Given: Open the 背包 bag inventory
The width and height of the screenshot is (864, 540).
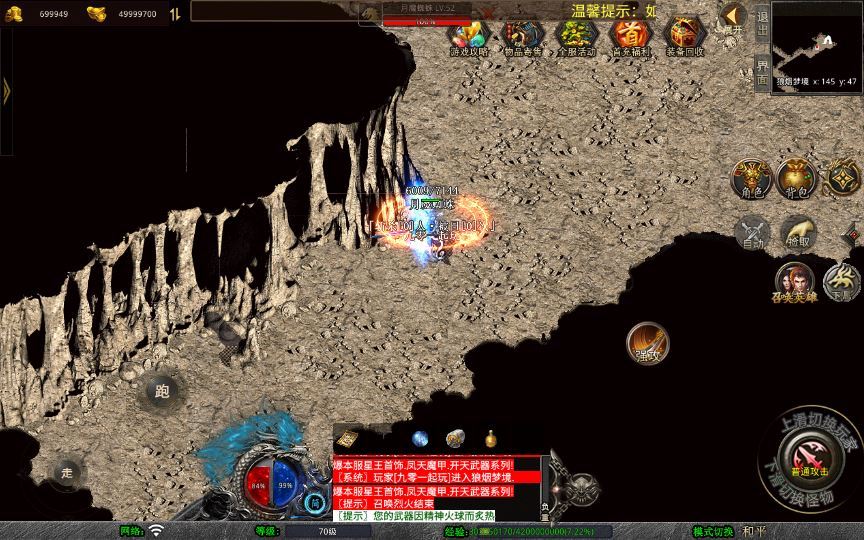Looking at the screenshot, I should tap(796, 178).
